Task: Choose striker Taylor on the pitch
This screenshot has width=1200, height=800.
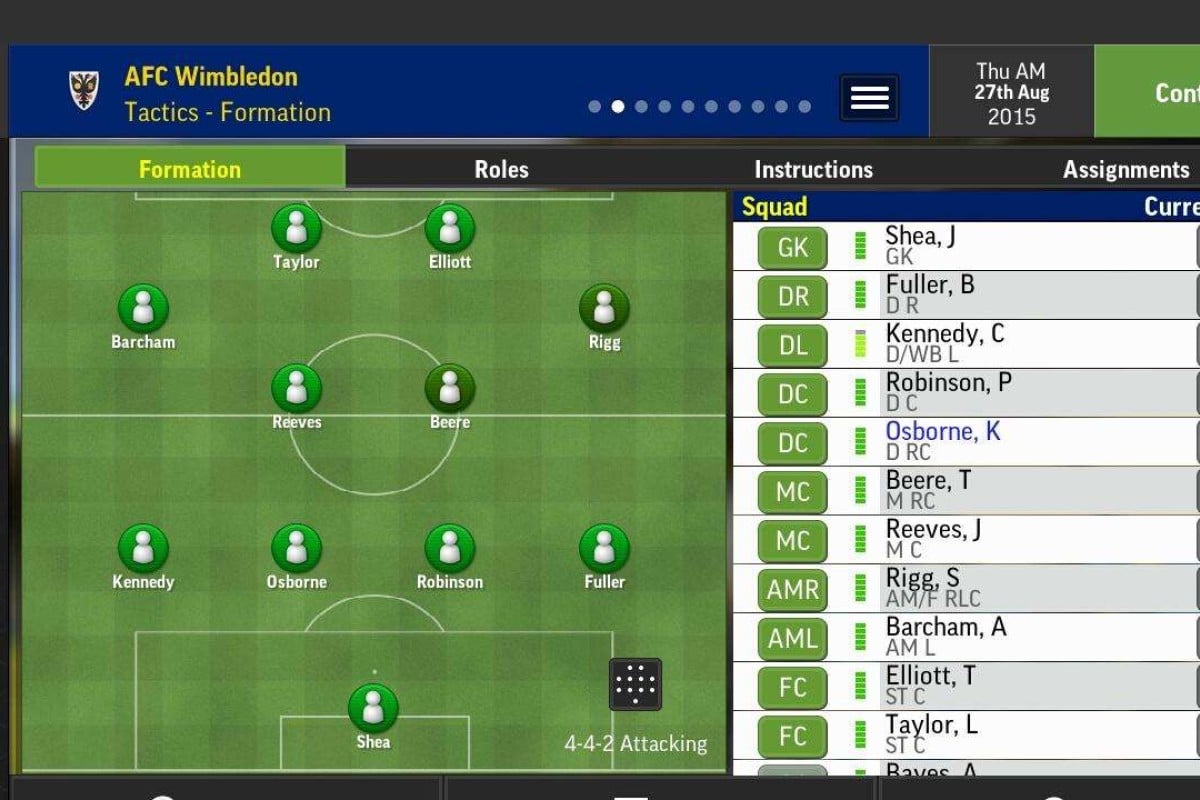Action: click(296, 229)
